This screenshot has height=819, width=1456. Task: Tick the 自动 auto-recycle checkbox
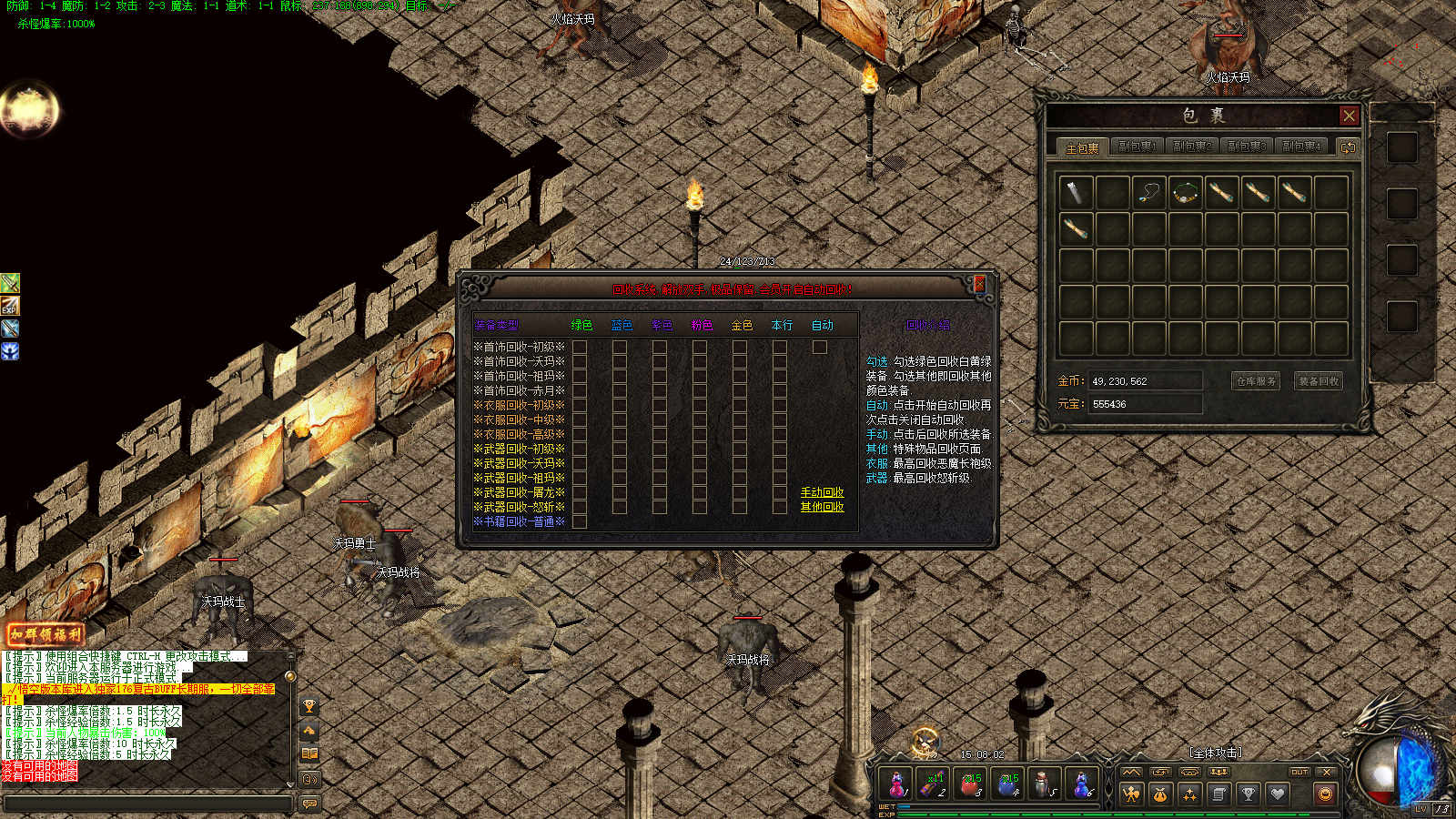(x=820, y=347)
